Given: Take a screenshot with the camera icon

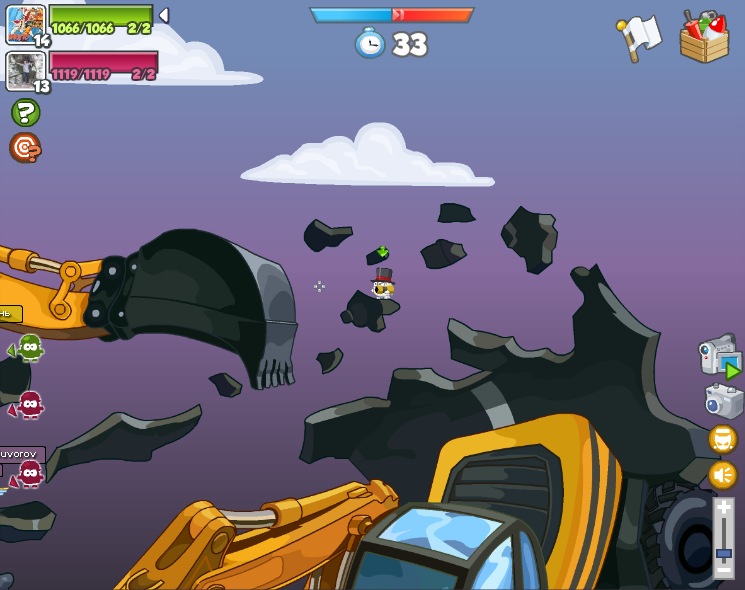Looking at the screenshot, I should pos(723,401).
